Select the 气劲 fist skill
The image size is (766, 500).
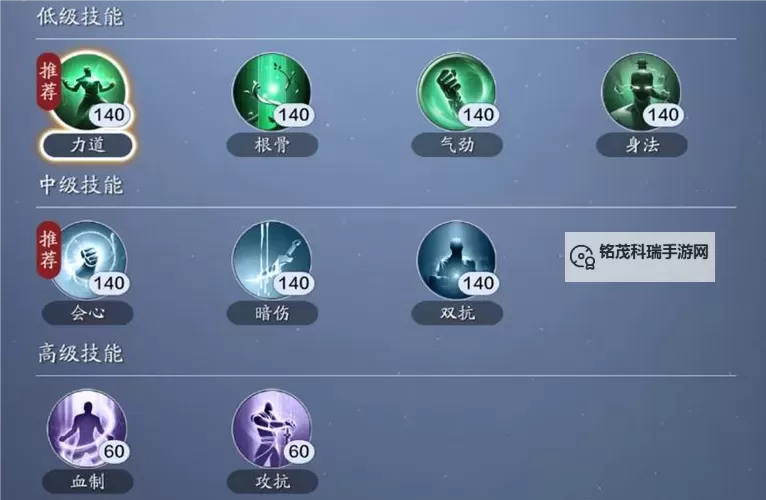[456, 93]
